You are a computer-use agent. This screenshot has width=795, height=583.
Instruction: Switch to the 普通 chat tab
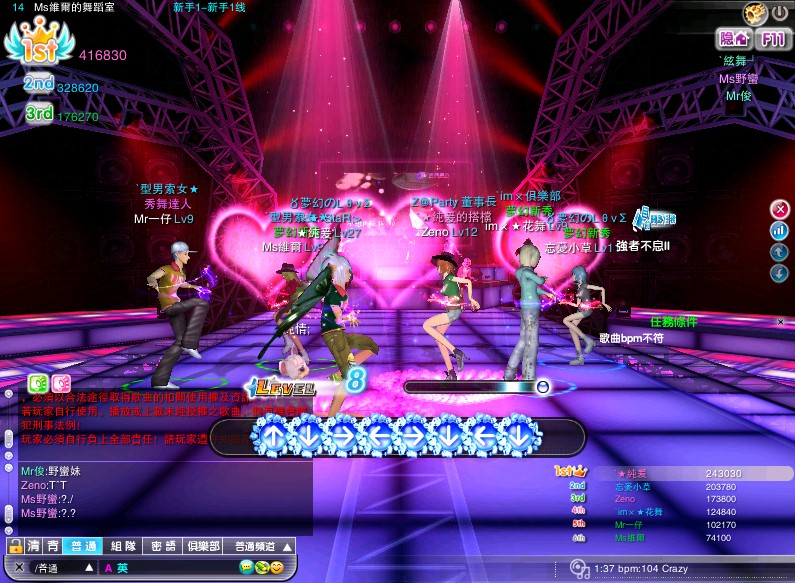[82, 547]
